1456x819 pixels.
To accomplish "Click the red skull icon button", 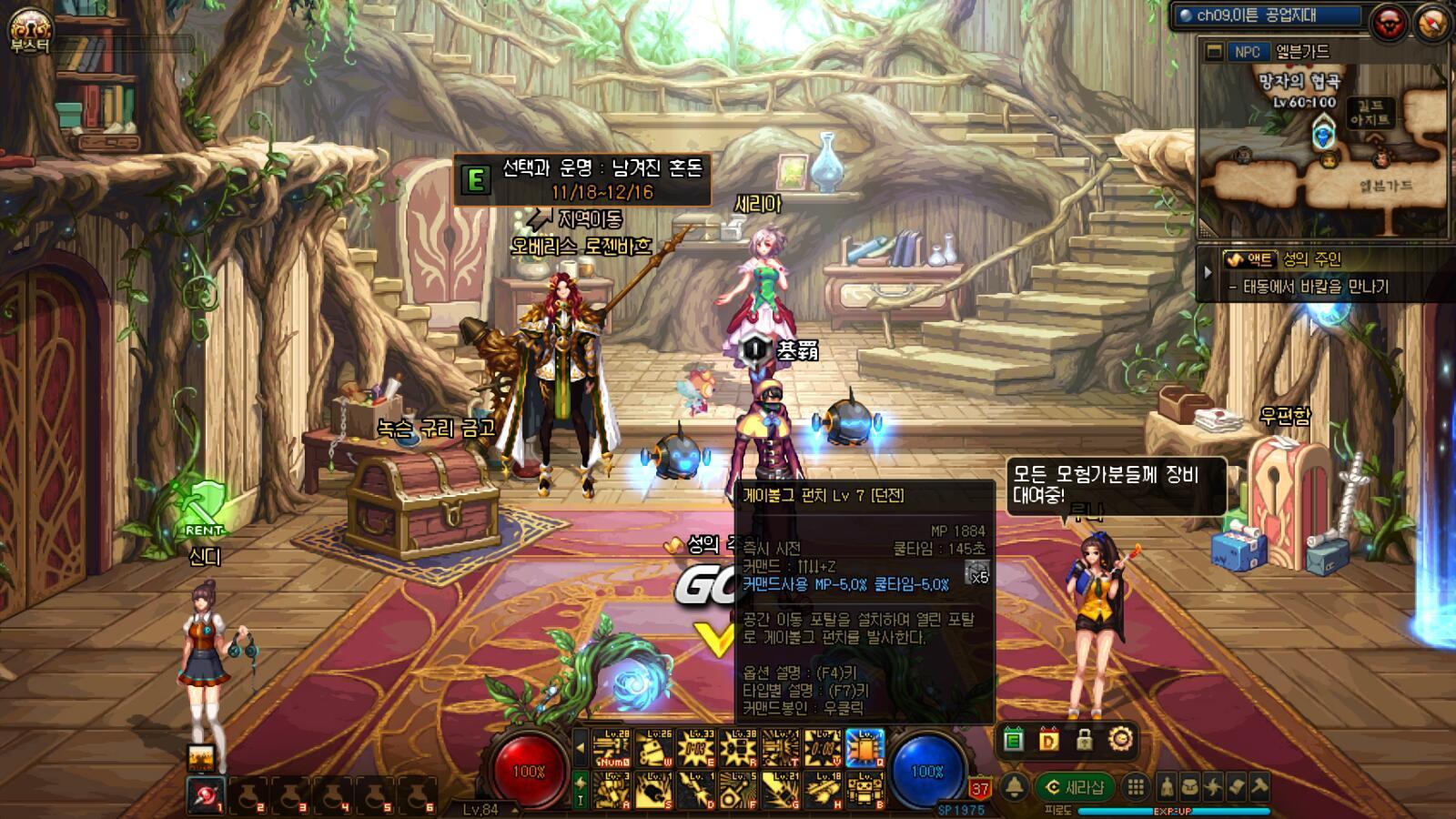I will pos(1389,22).
